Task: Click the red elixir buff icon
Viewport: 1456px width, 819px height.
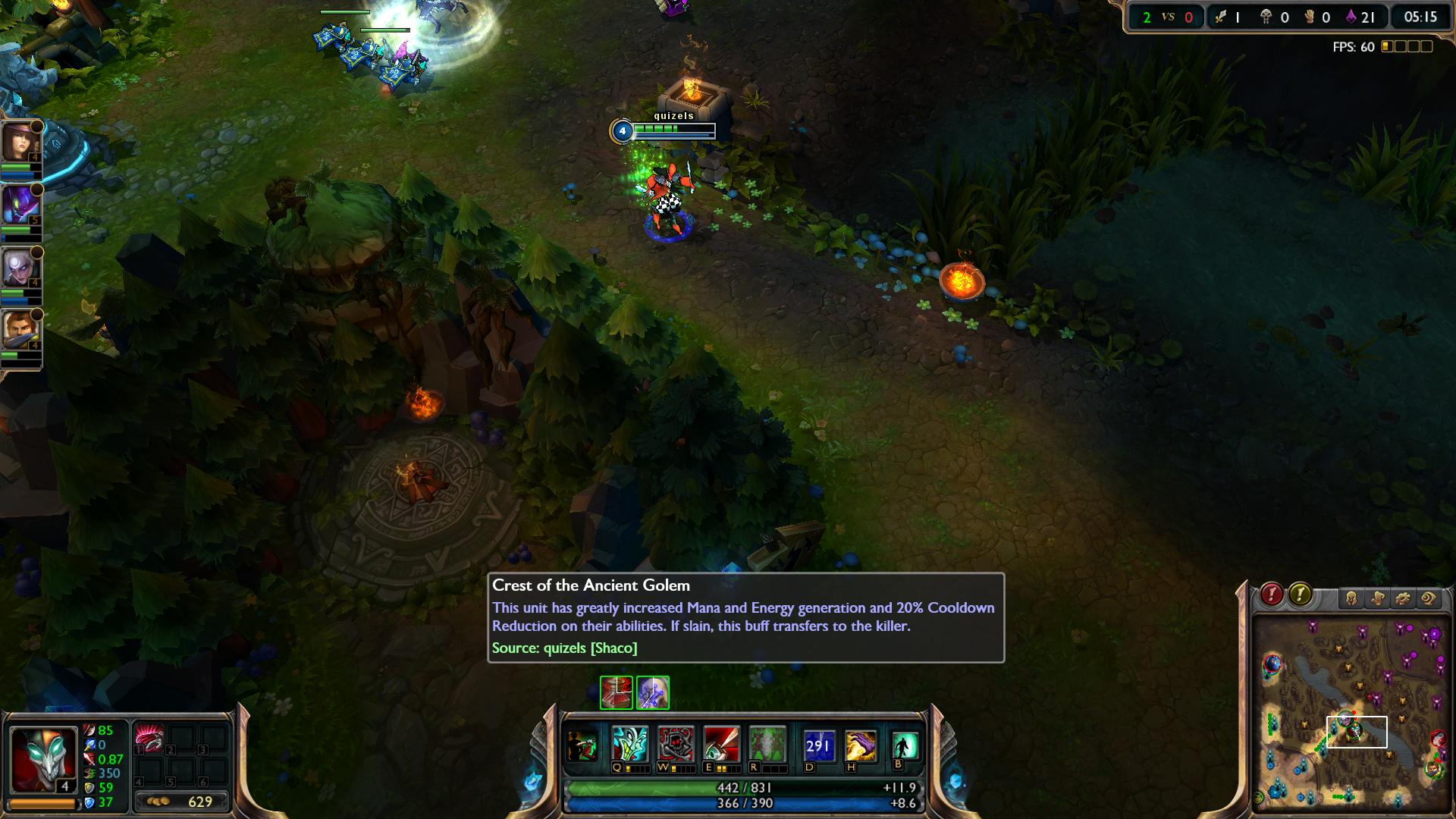Action: coord(617,692)
